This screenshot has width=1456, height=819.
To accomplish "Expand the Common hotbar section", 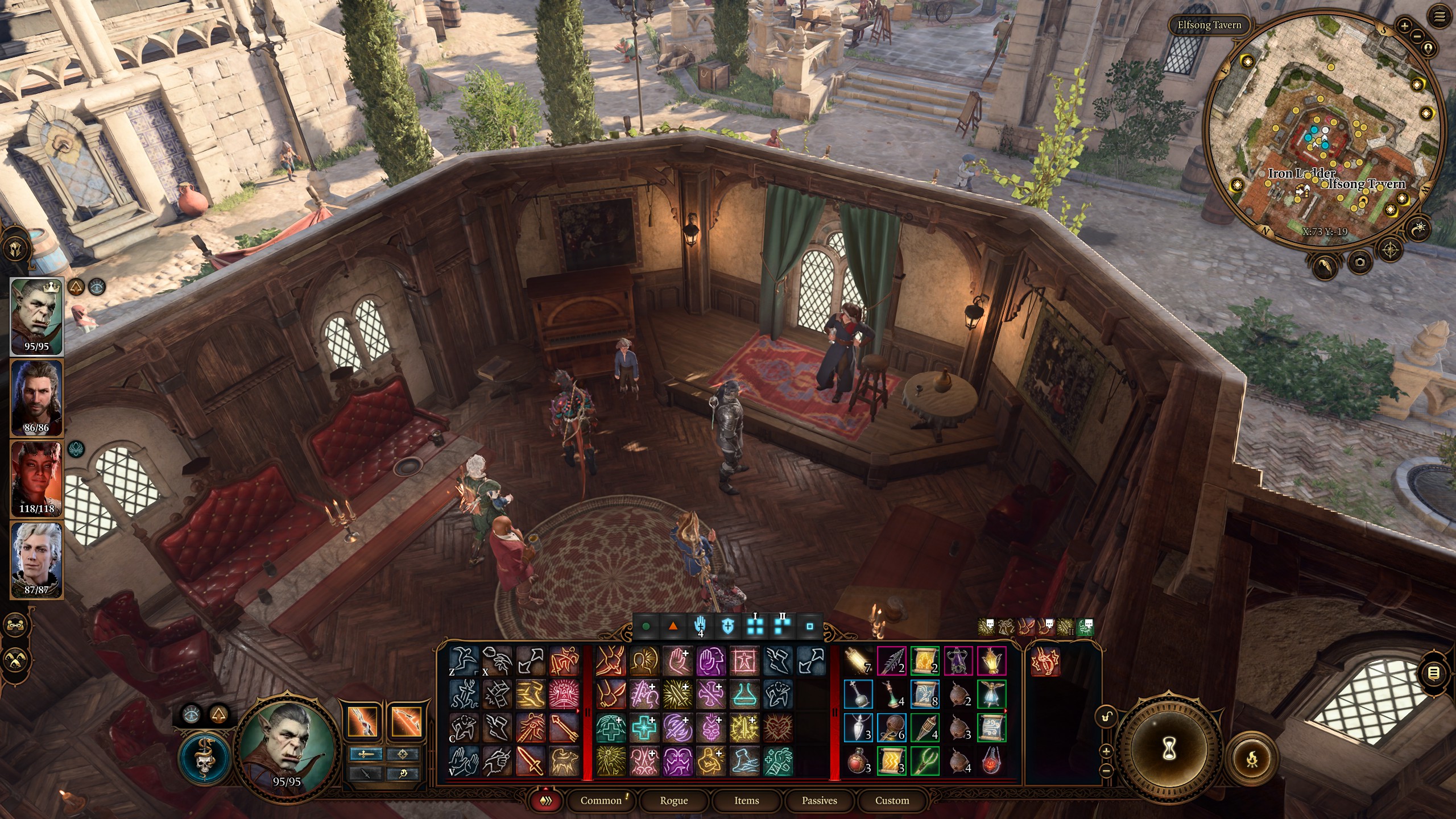I will (601, 800).
